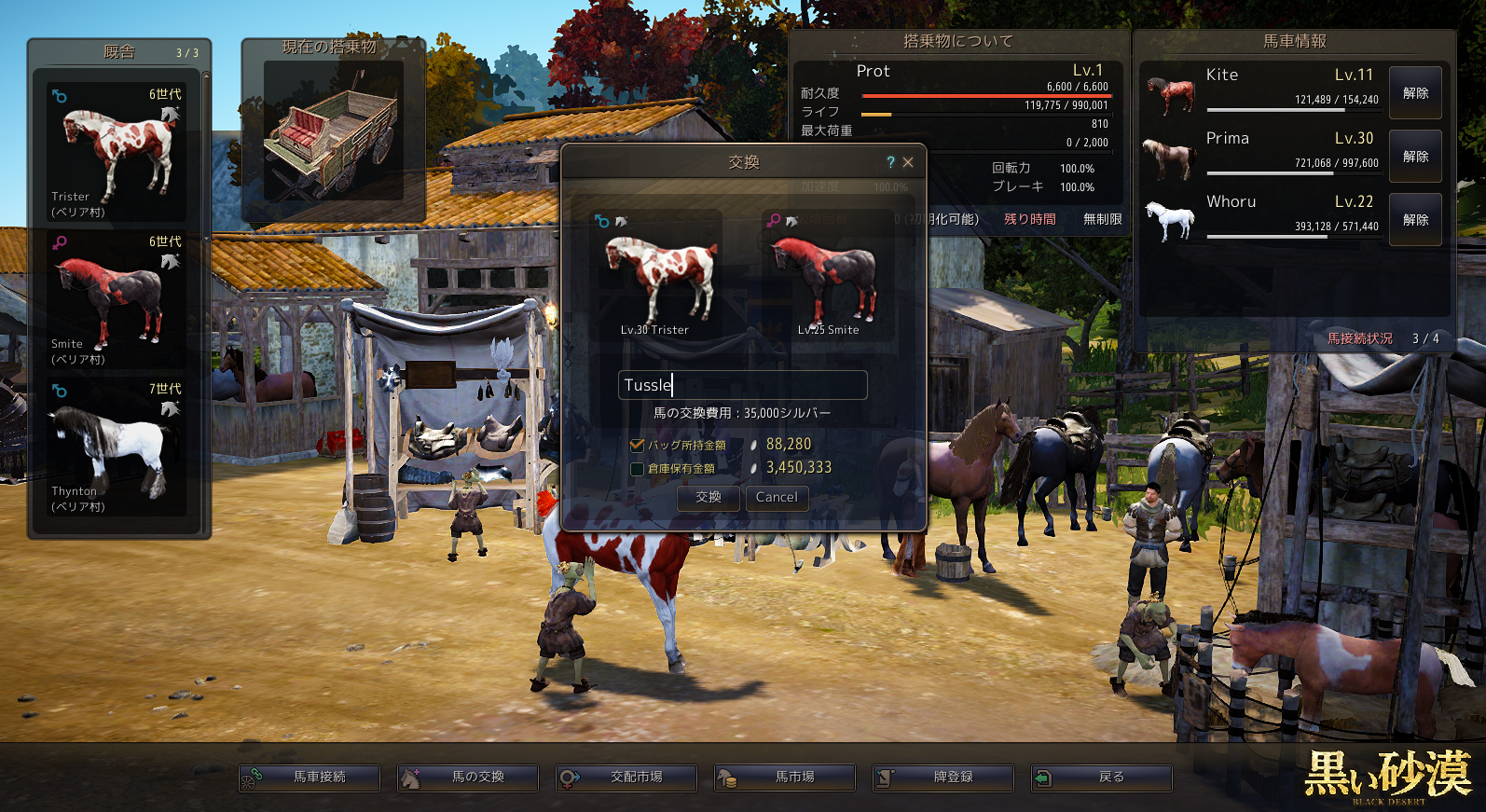Screen dimensions: 1486x812
Task: Toggle the 倉庫保有金額 warehouse payment checkbox
Action: coord(638,469)
